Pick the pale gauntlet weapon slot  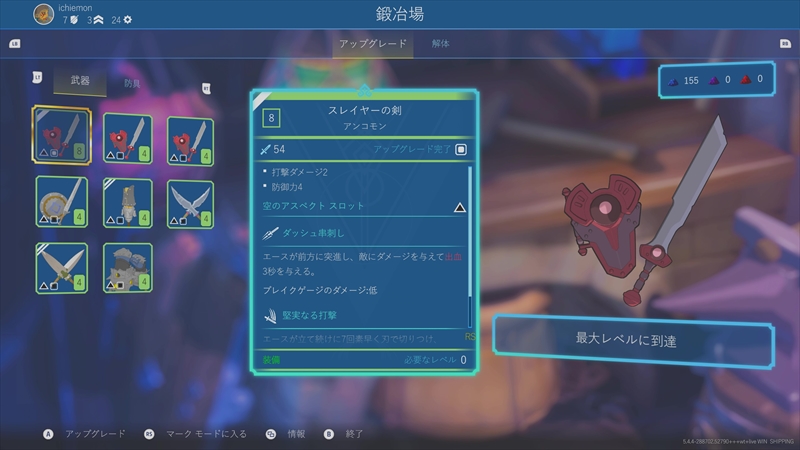128,201
